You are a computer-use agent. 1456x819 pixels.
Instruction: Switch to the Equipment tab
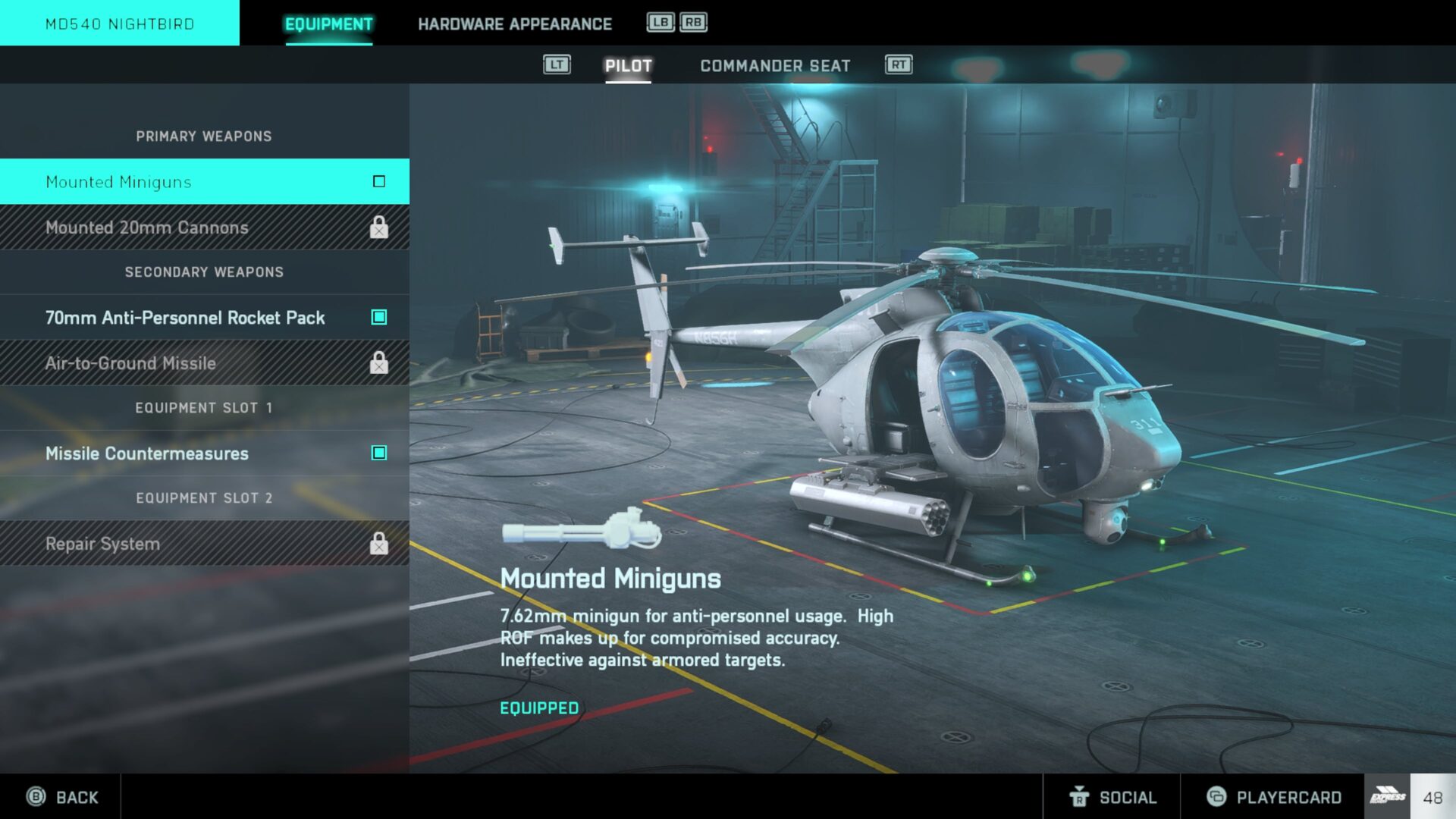[x=328, y=24]
